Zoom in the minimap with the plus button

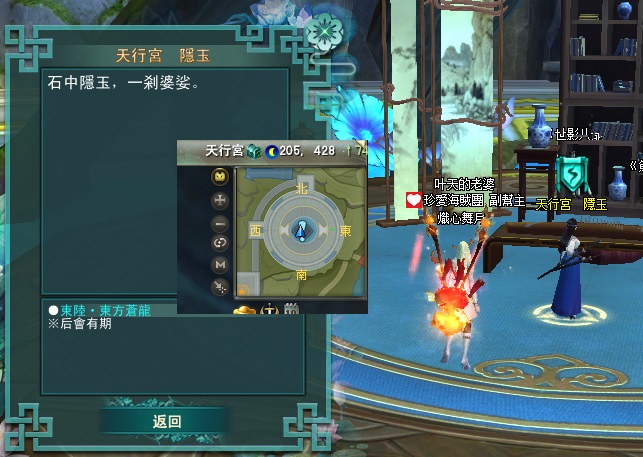[x=220, y=199]
